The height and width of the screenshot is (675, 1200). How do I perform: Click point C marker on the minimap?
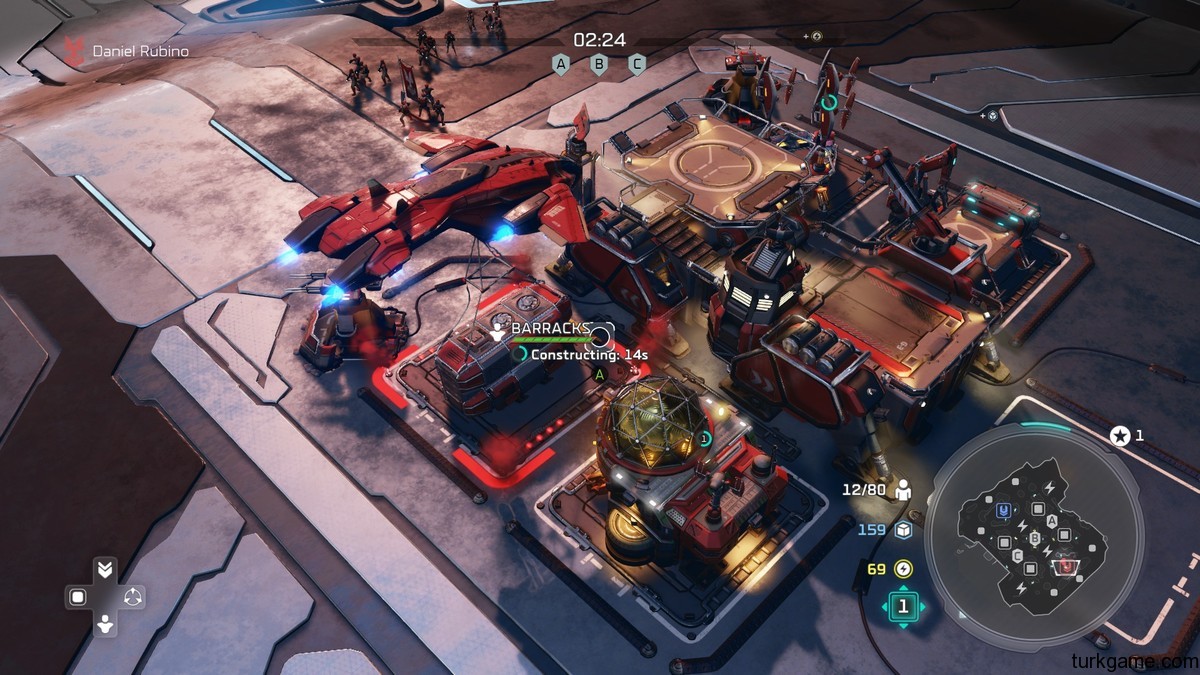[x=1018, y=556]
